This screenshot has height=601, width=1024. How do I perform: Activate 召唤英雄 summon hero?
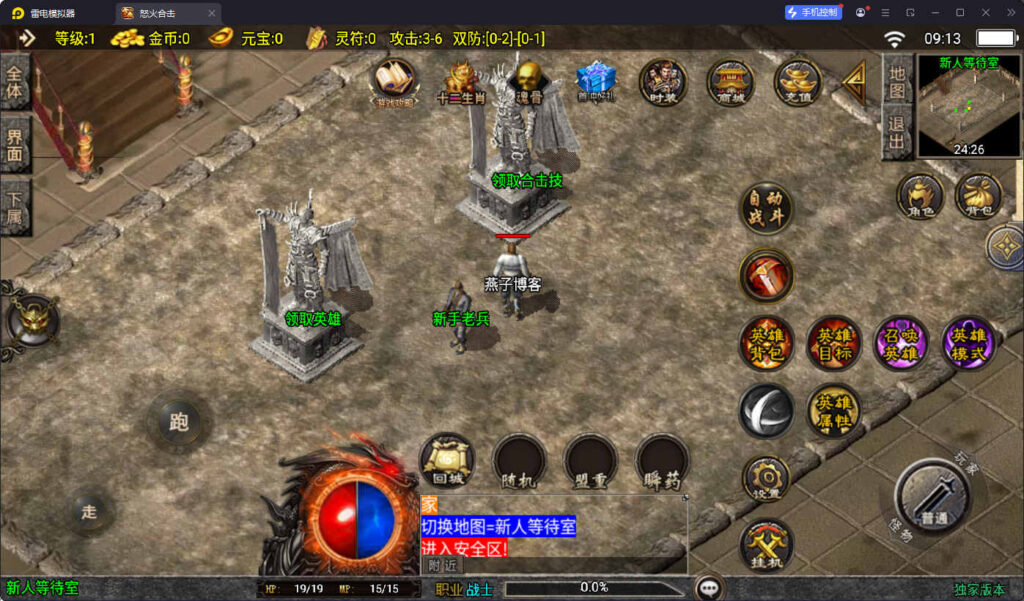click(x=901, y=342)
